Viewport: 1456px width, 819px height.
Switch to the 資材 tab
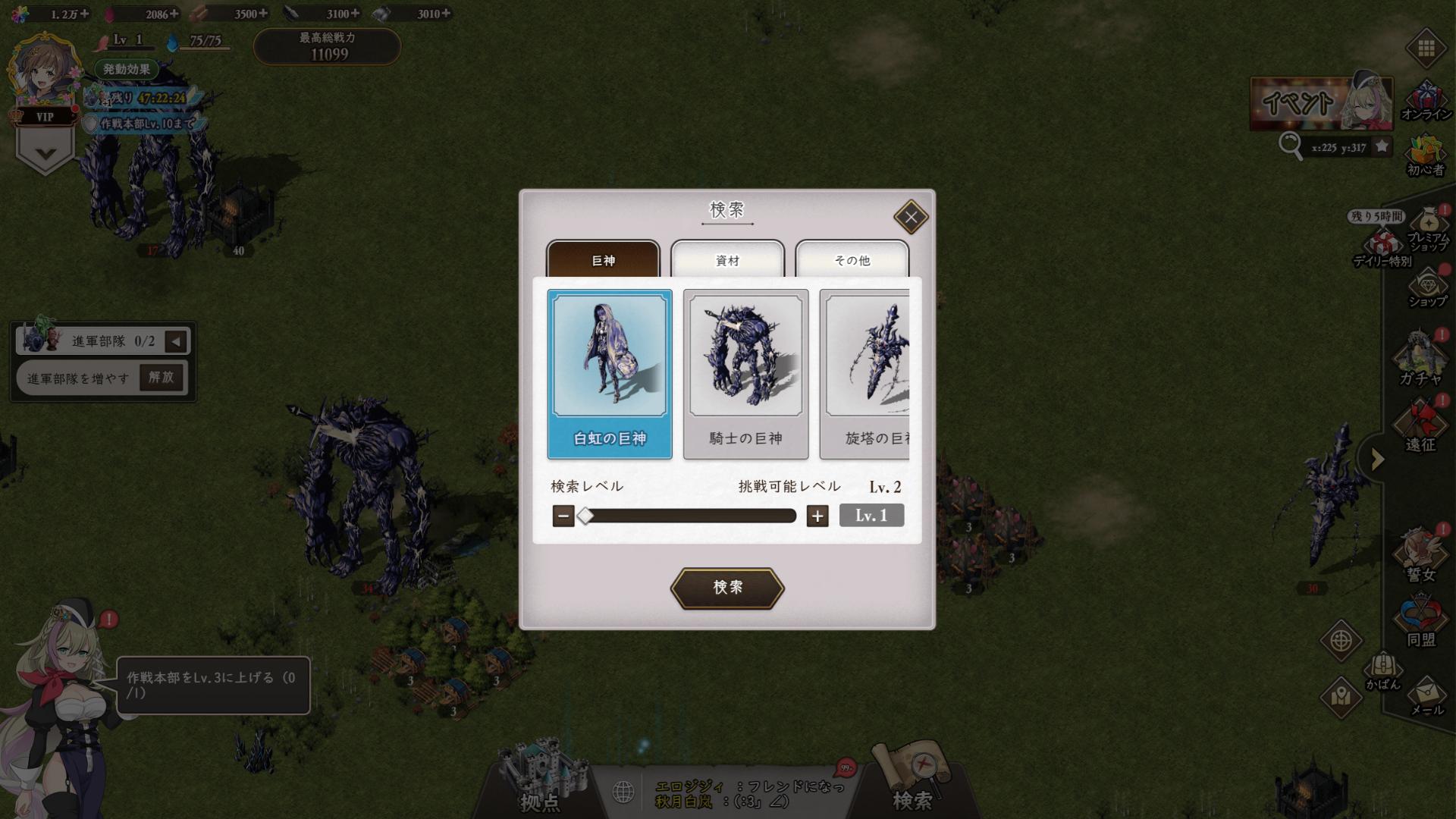(727, 260)
